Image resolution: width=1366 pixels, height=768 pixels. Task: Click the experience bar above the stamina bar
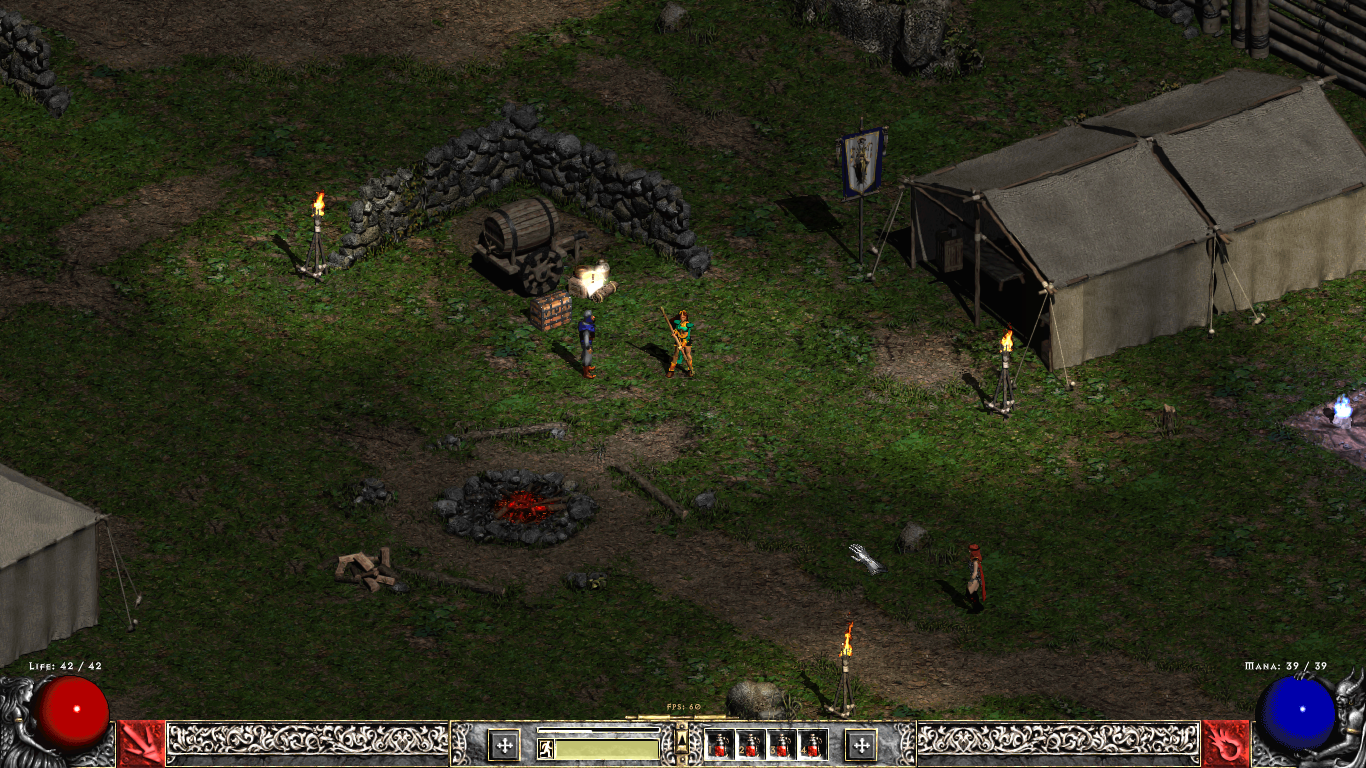click(600, 729)
